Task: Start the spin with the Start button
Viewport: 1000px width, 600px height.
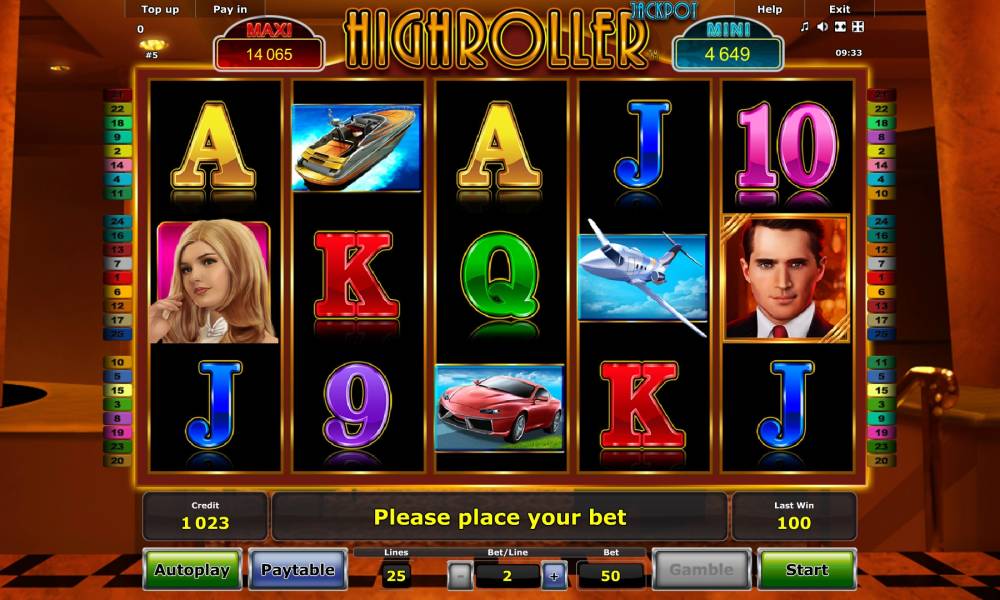Action: (x=806, y=570)
